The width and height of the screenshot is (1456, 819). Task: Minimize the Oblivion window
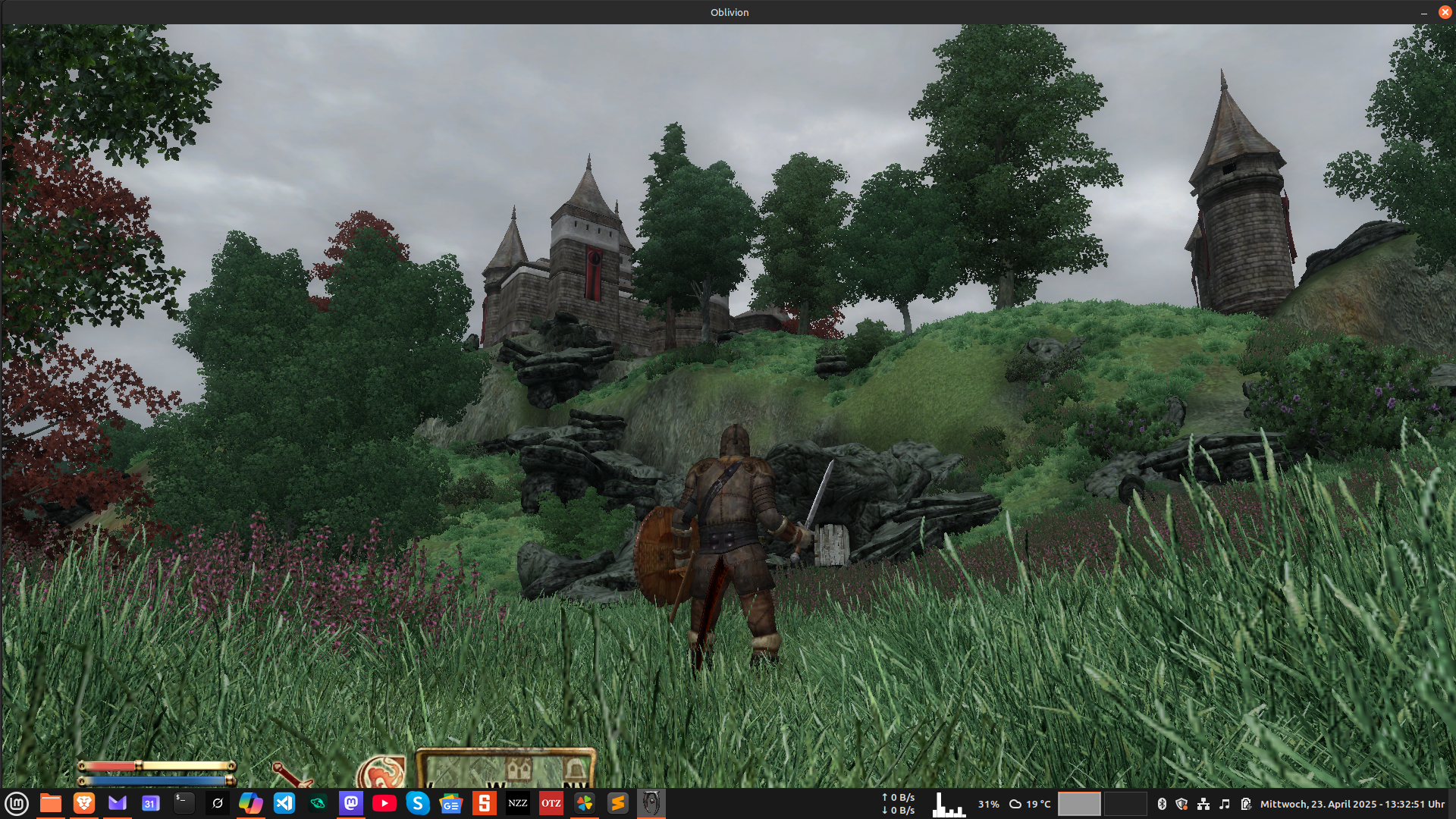tap(1423, 12)
